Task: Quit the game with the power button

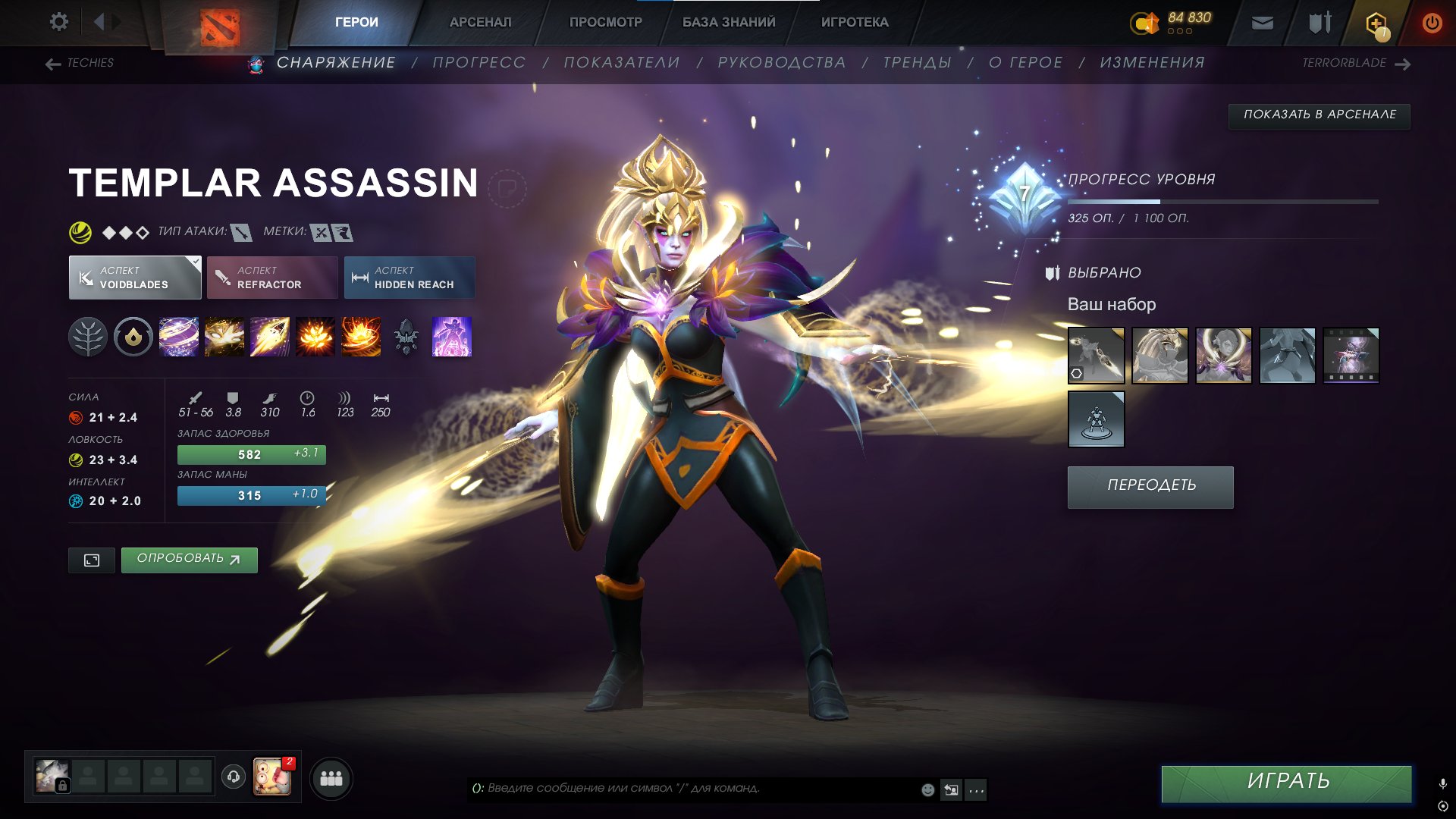Action: [1431, 23]
